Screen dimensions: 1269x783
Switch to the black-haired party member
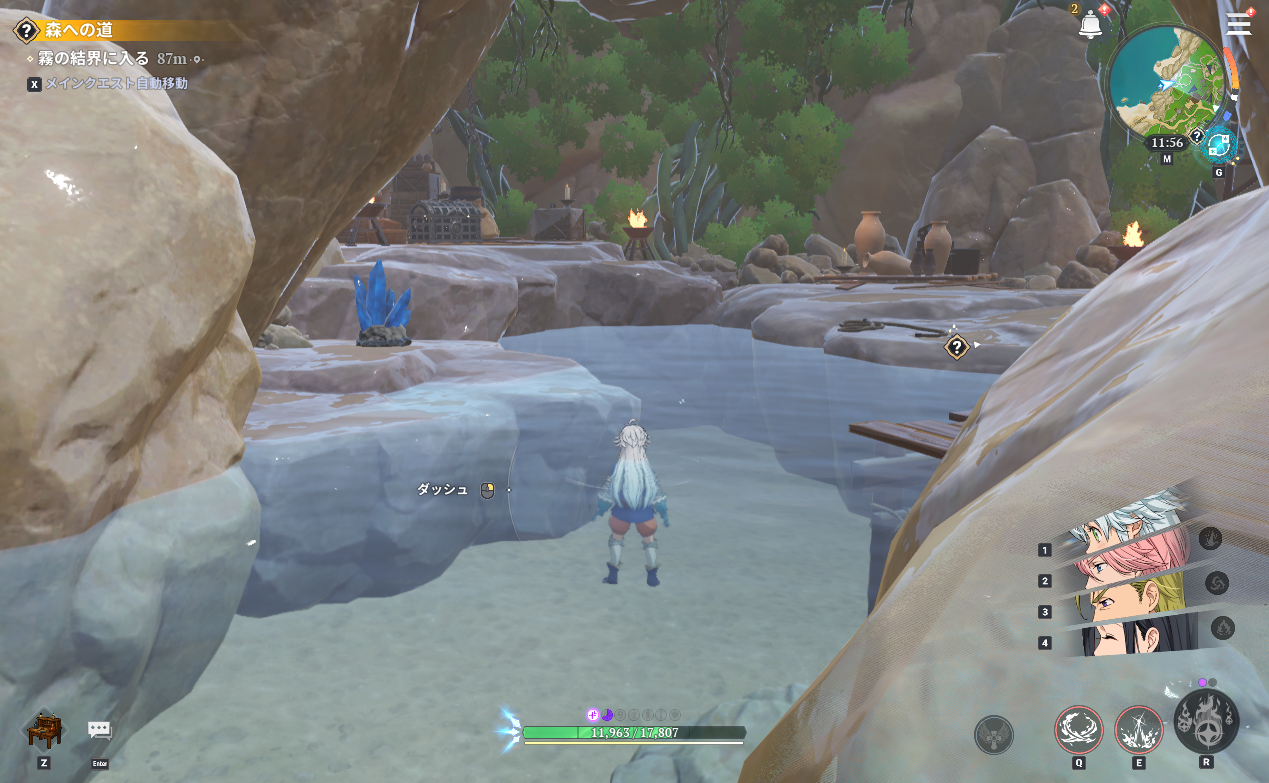1135,636
